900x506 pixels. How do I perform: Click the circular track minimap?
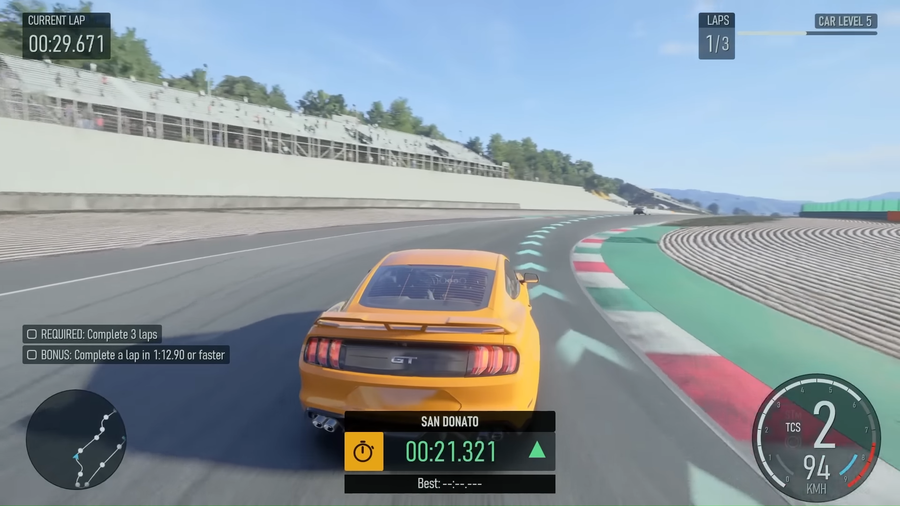[x=76, y=439]
